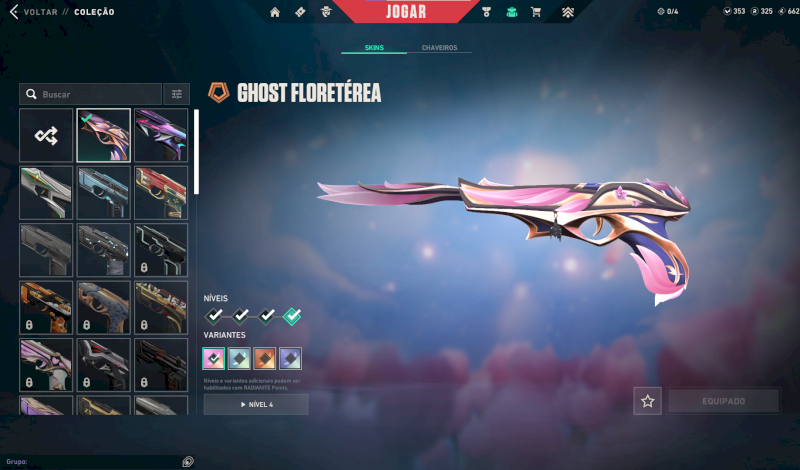Select the red and gold Ghost skin
This screenshot has height=470, width=800.
pos(161,192)
